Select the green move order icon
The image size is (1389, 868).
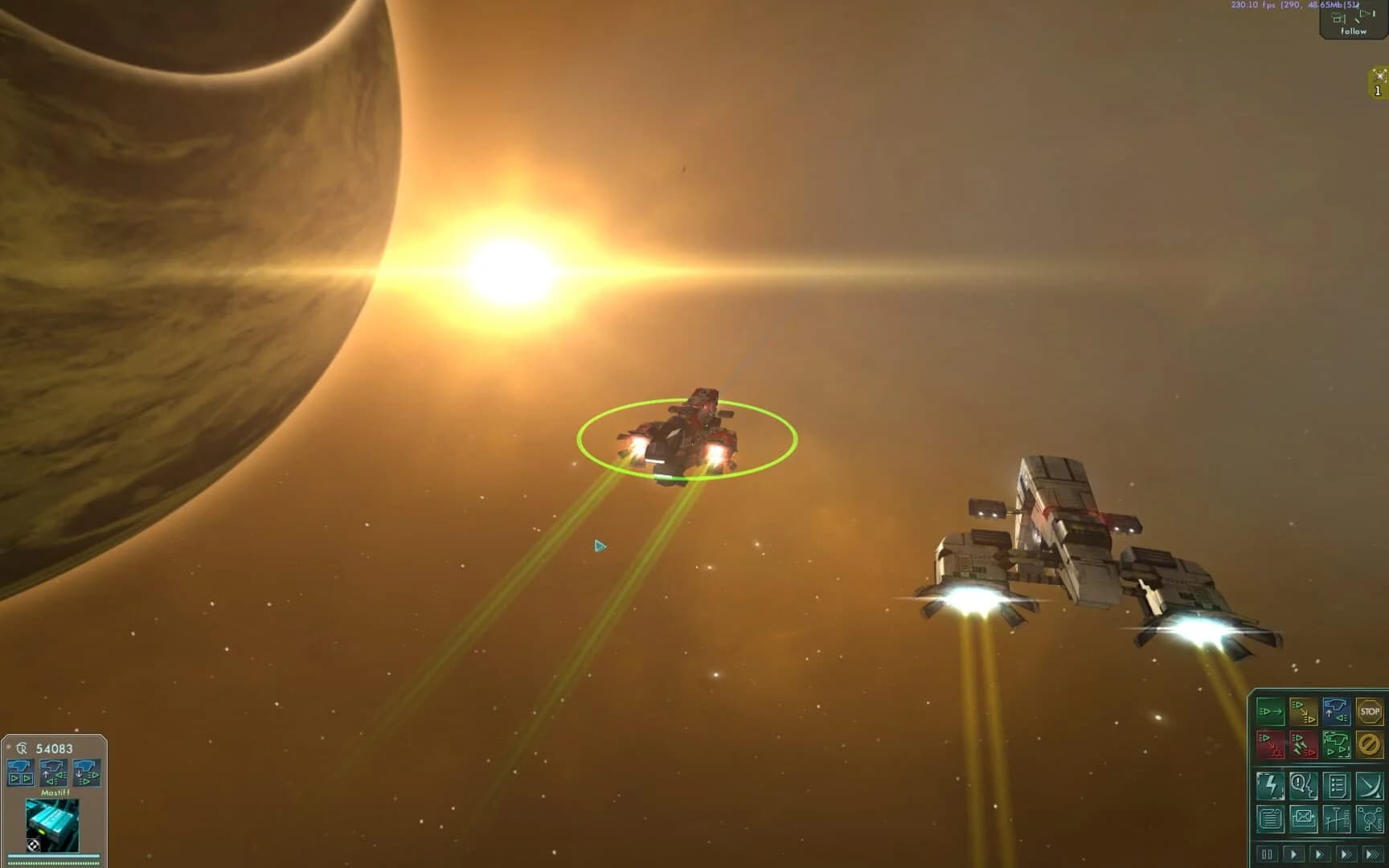(x=1272, y=712)
